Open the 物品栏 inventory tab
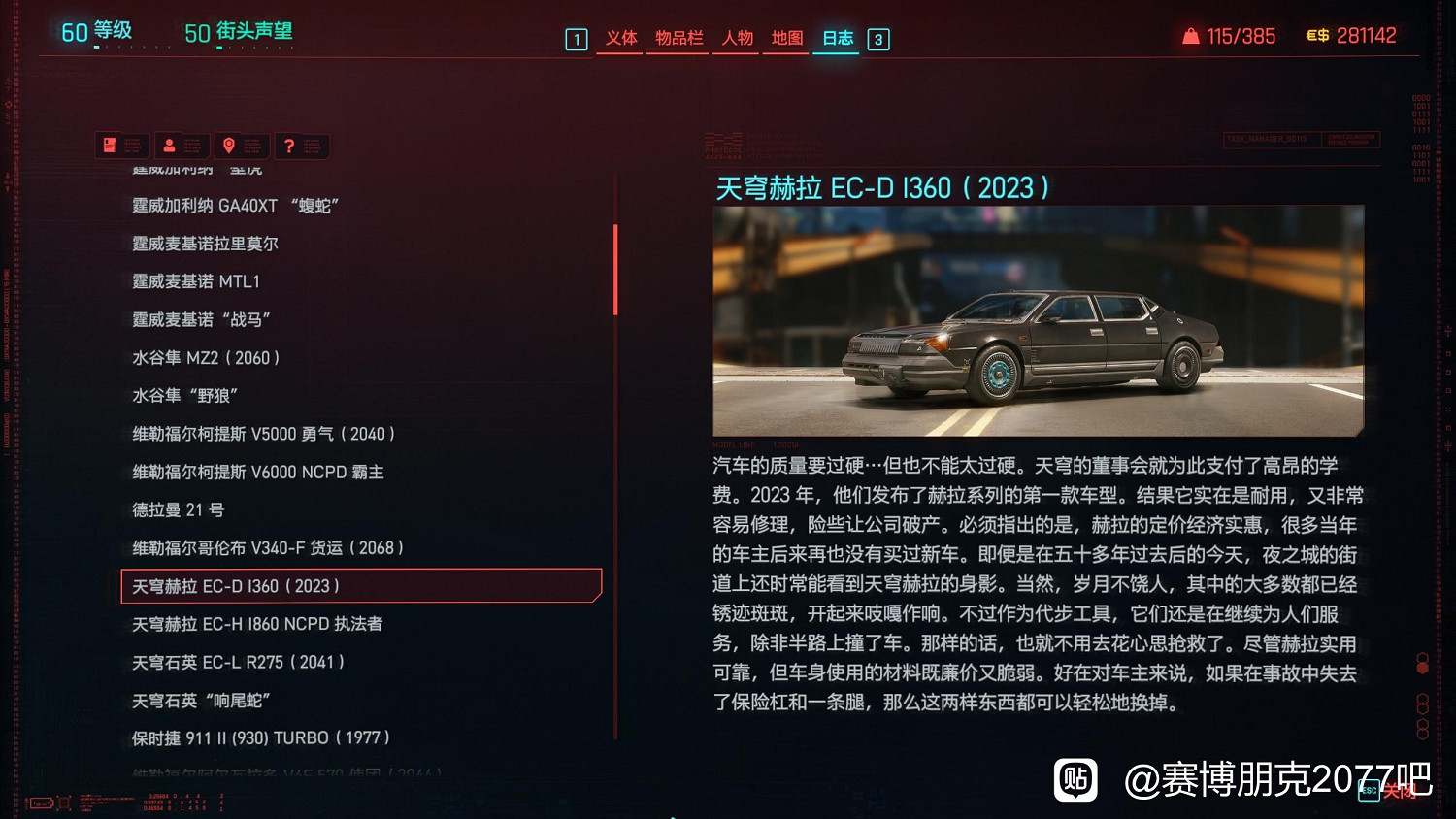The height and width of the screenshot is (819, 1456). [678, 39]
